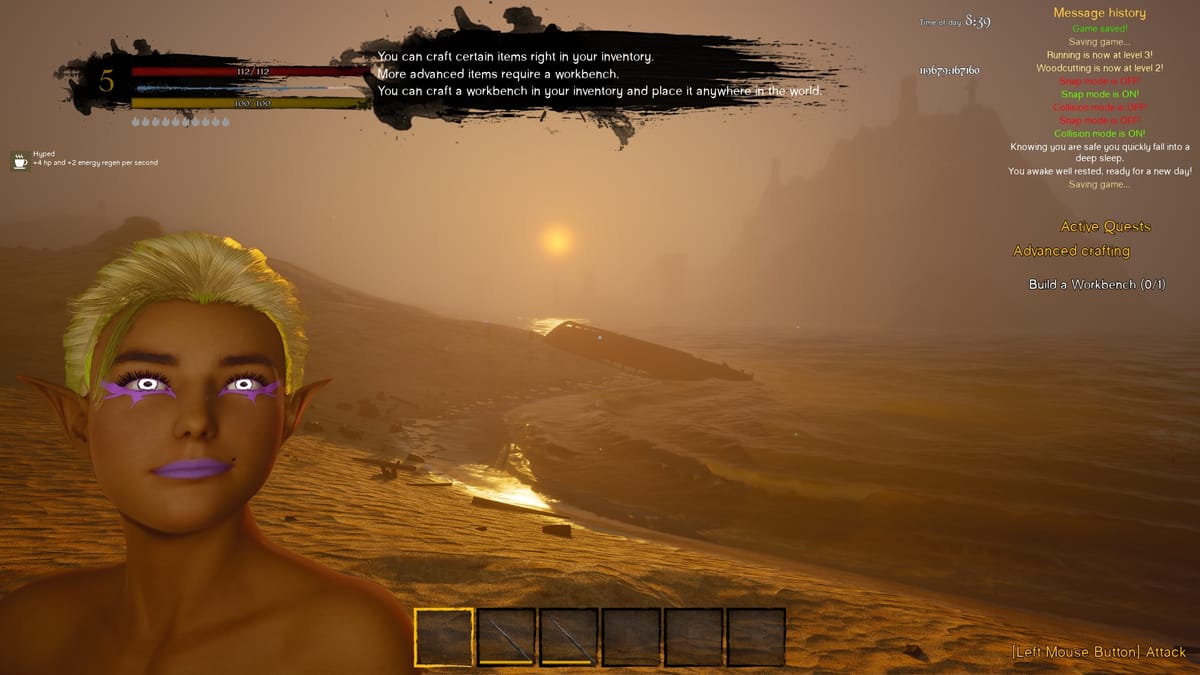Click the Hyped coffee cup buff icon
The image size is (1200, 675).
tap(20, 160)
